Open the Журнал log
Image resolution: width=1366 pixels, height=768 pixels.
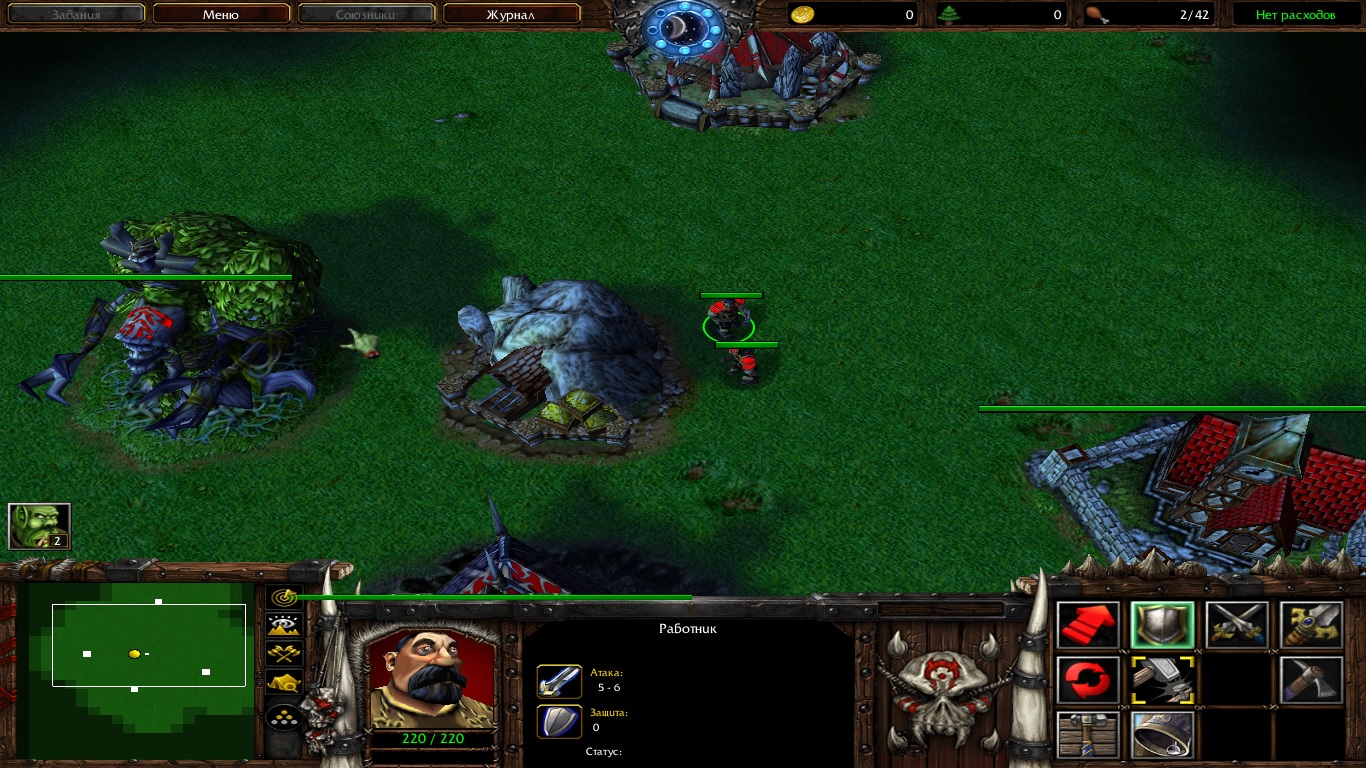coord(511,15)
